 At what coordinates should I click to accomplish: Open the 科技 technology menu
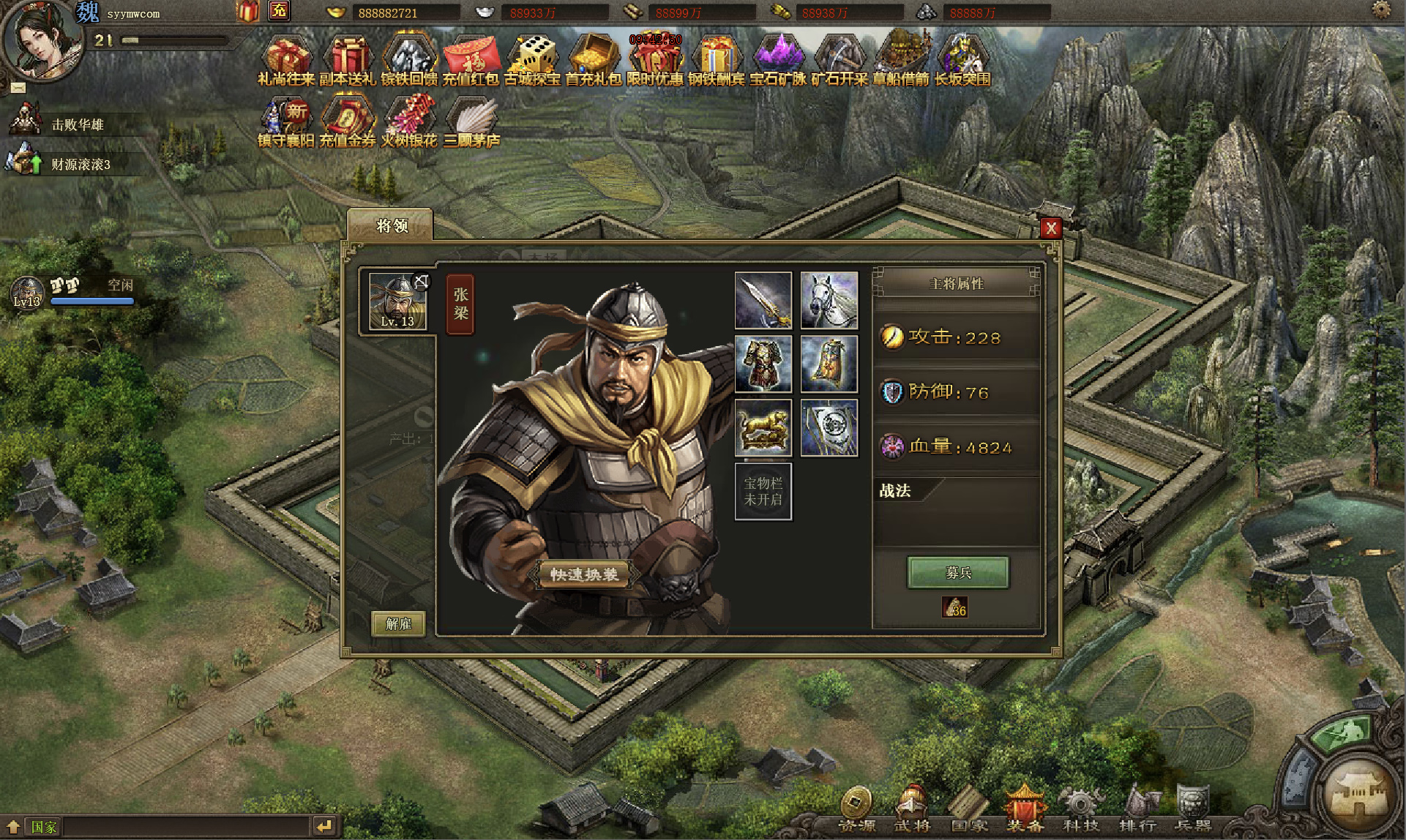(1080, 809)
